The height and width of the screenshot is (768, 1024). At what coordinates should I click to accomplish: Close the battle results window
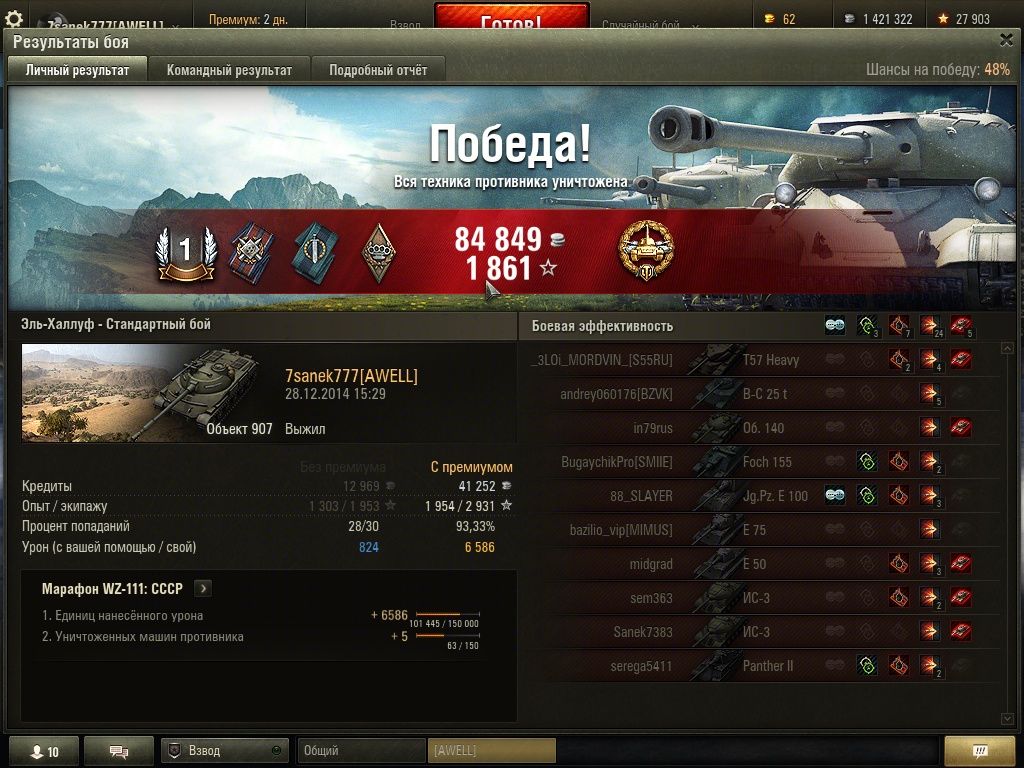click(x=1006, y=40)
